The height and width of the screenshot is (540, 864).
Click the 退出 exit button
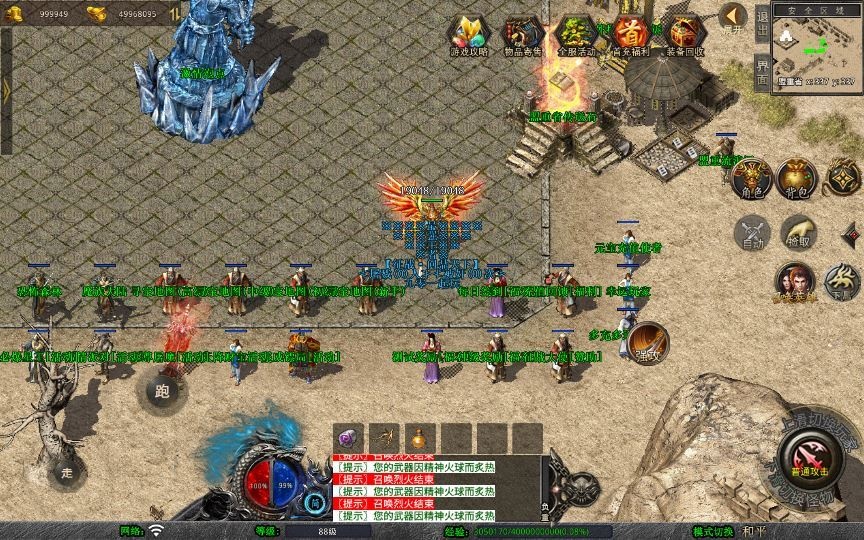pyautogui.click(x=762, y=27)
